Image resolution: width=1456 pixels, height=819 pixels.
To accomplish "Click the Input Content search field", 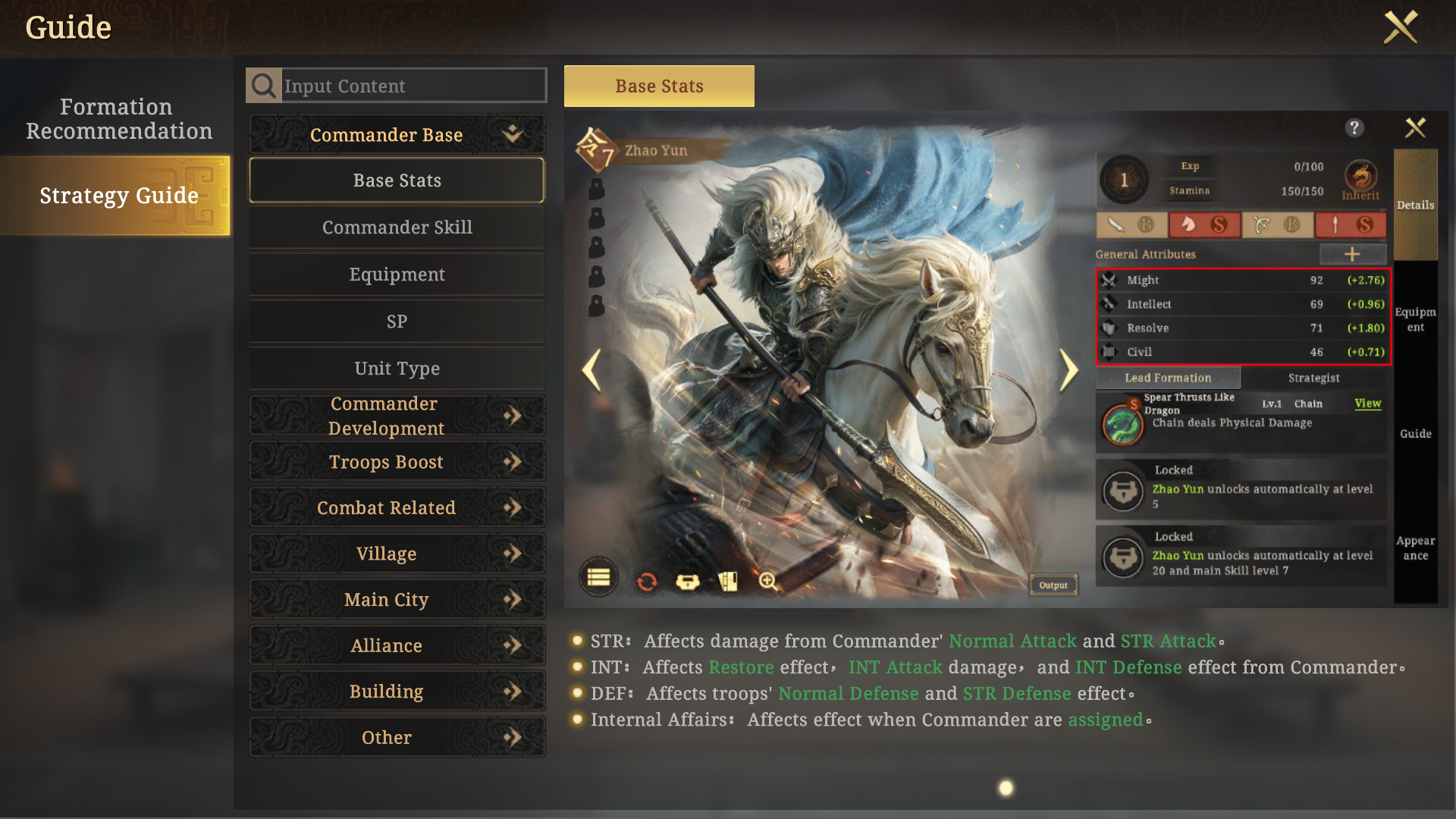I will click(413, 86).
